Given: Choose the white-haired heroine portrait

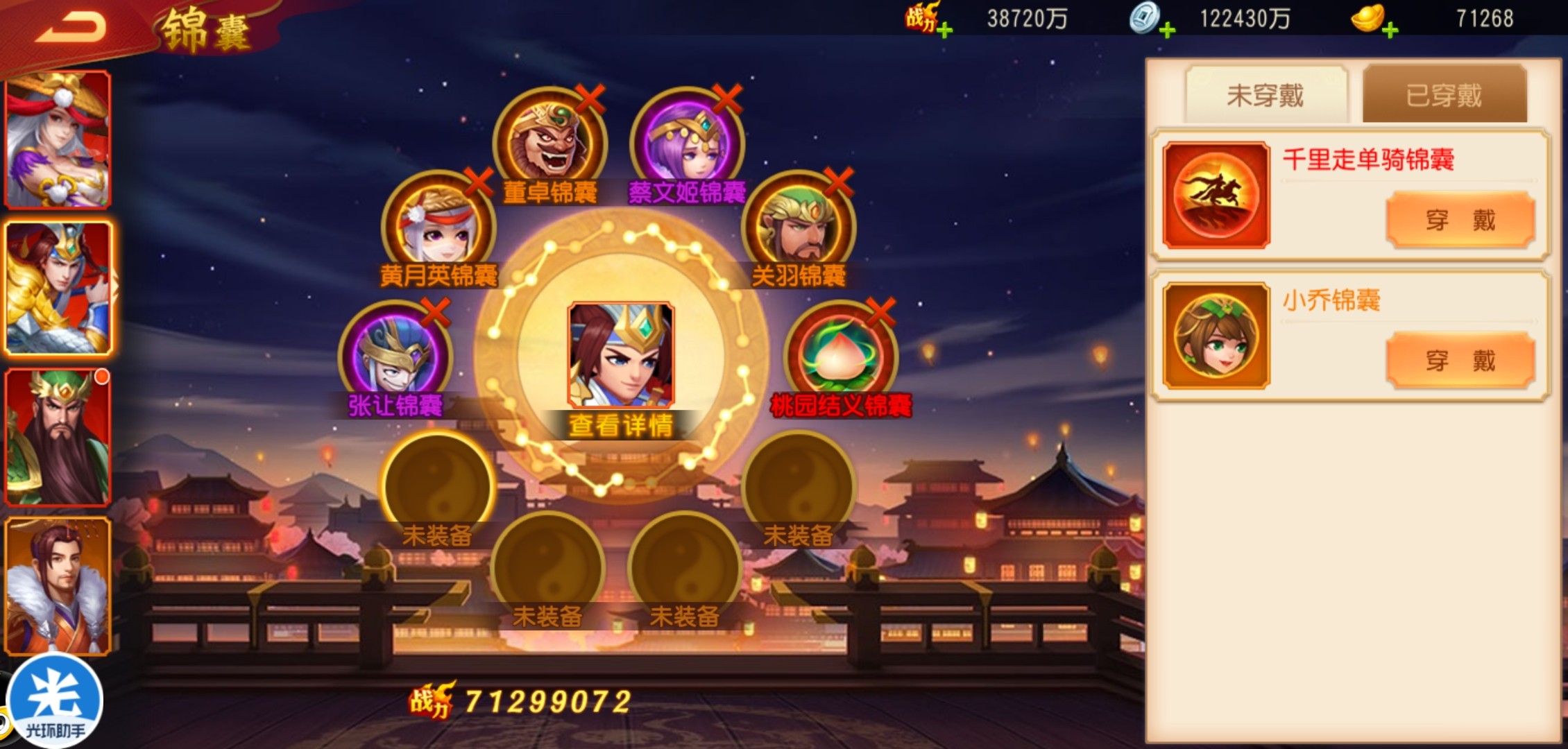Looking at the screenshot, I should pos(58,140).
